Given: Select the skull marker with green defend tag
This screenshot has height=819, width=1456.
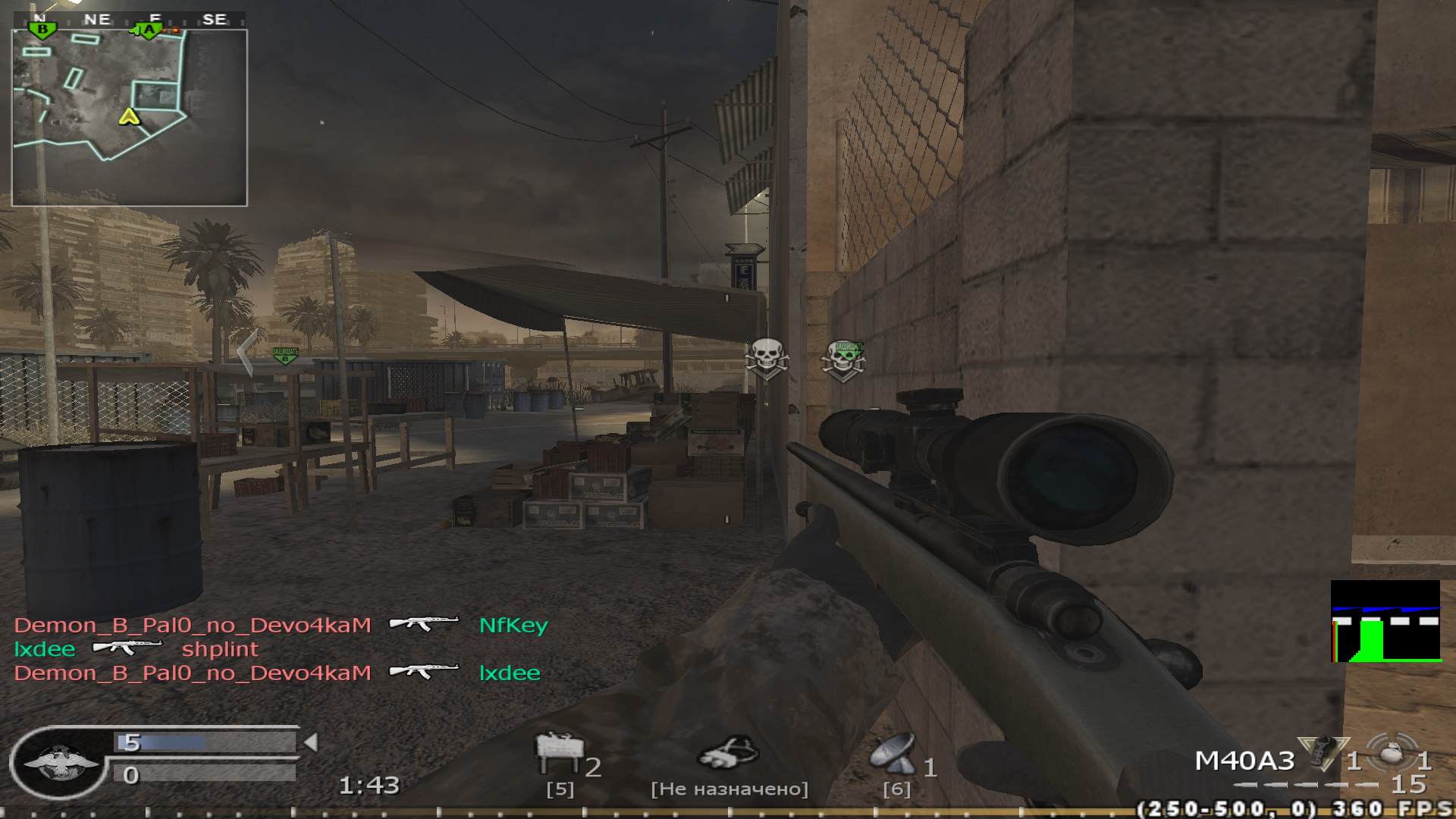Looking at the screenshot, I should tap(844, 361).
